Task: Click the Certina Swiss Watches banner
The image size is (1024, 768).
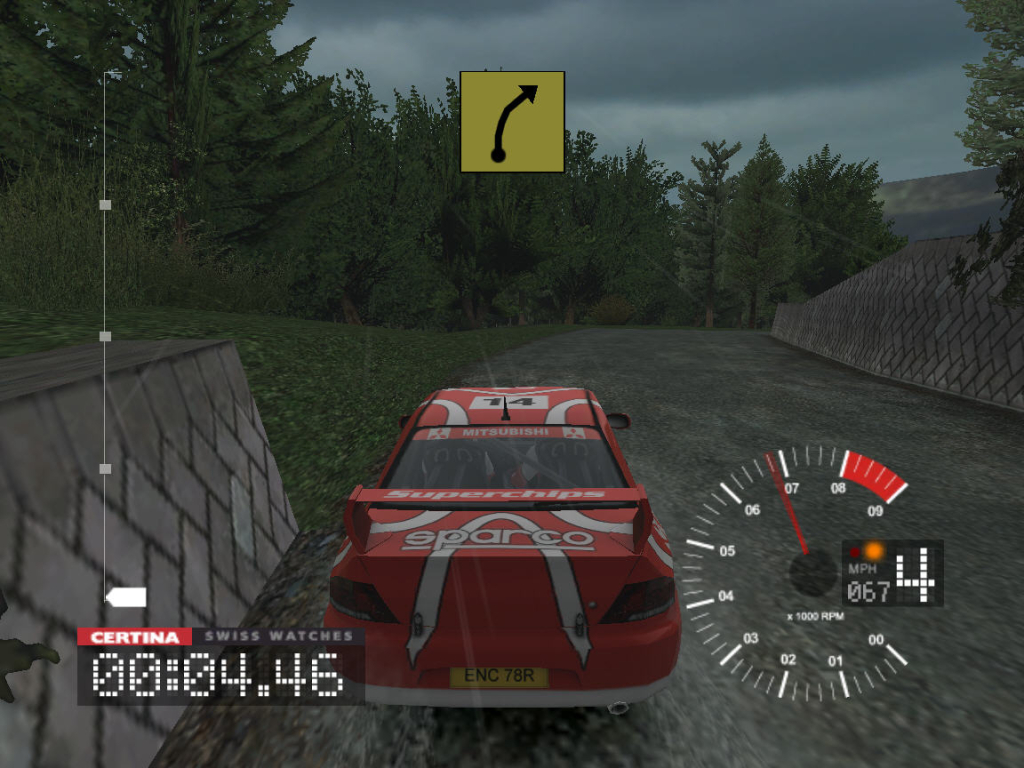Action: [221, 637]
